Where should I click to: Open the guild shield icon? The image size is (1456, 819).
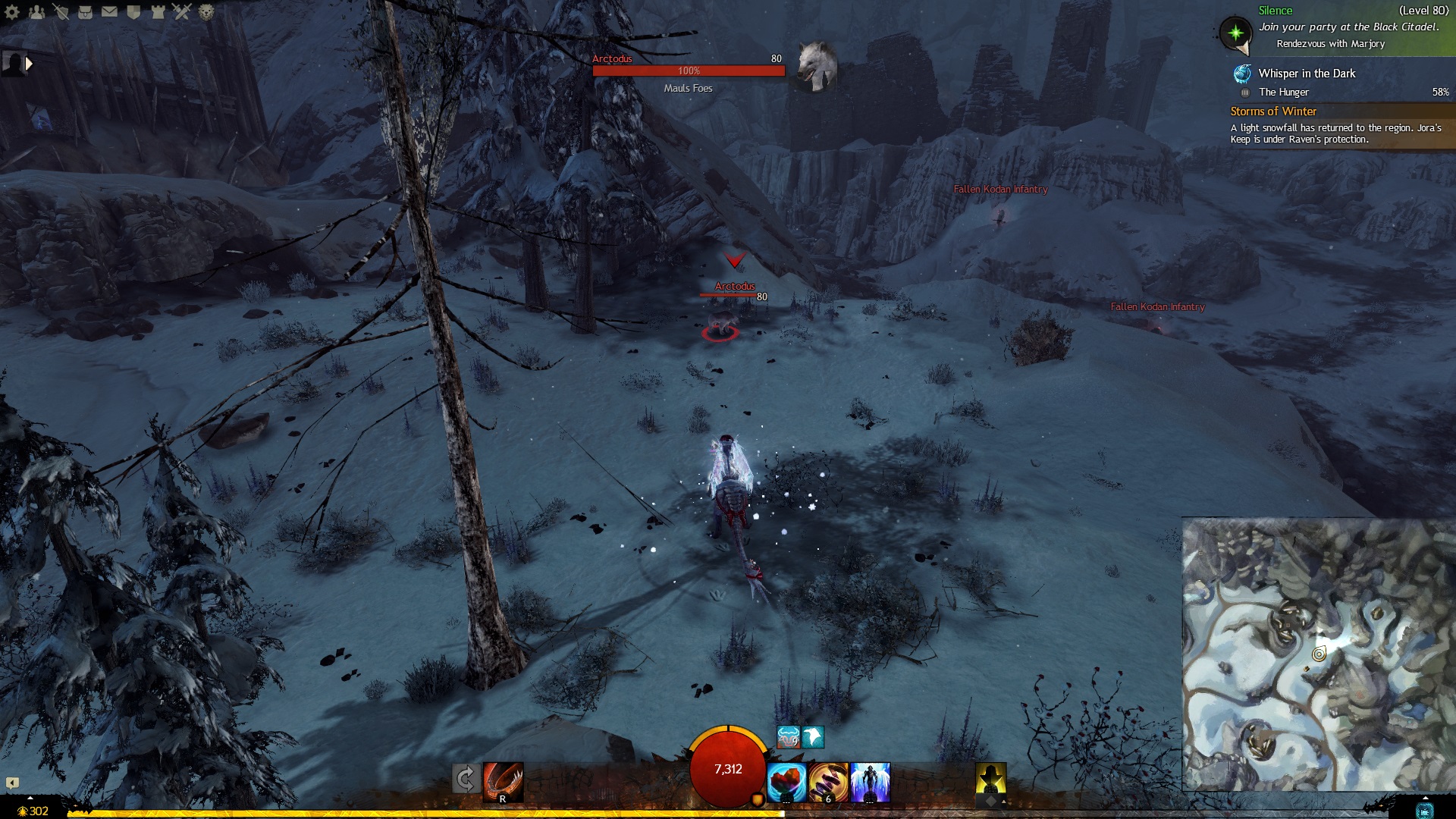pyautogui.click(x=133, y=11)
